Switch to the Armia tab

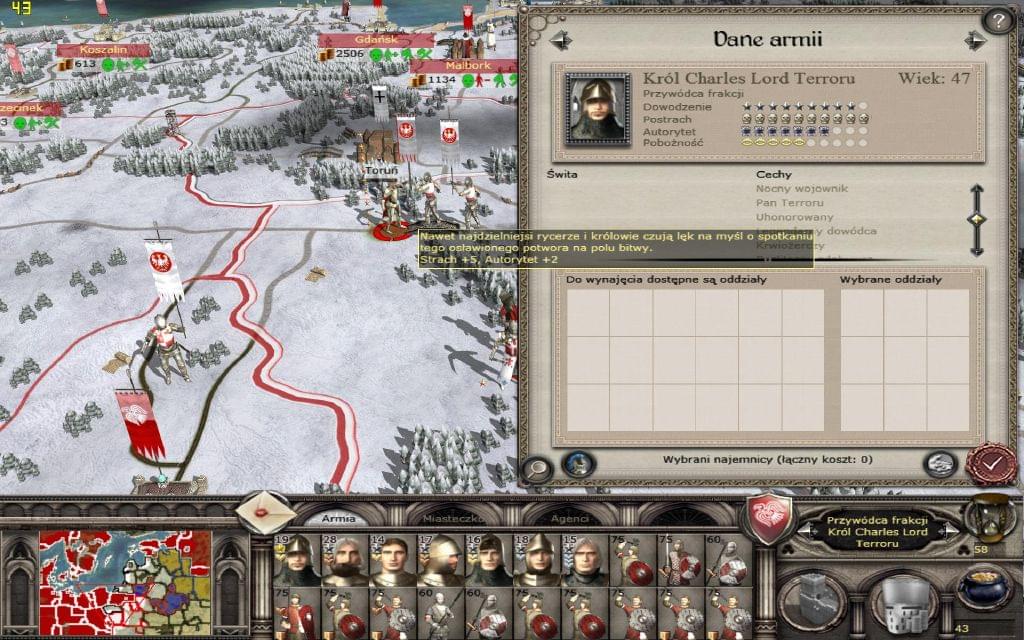click(338, 519)
